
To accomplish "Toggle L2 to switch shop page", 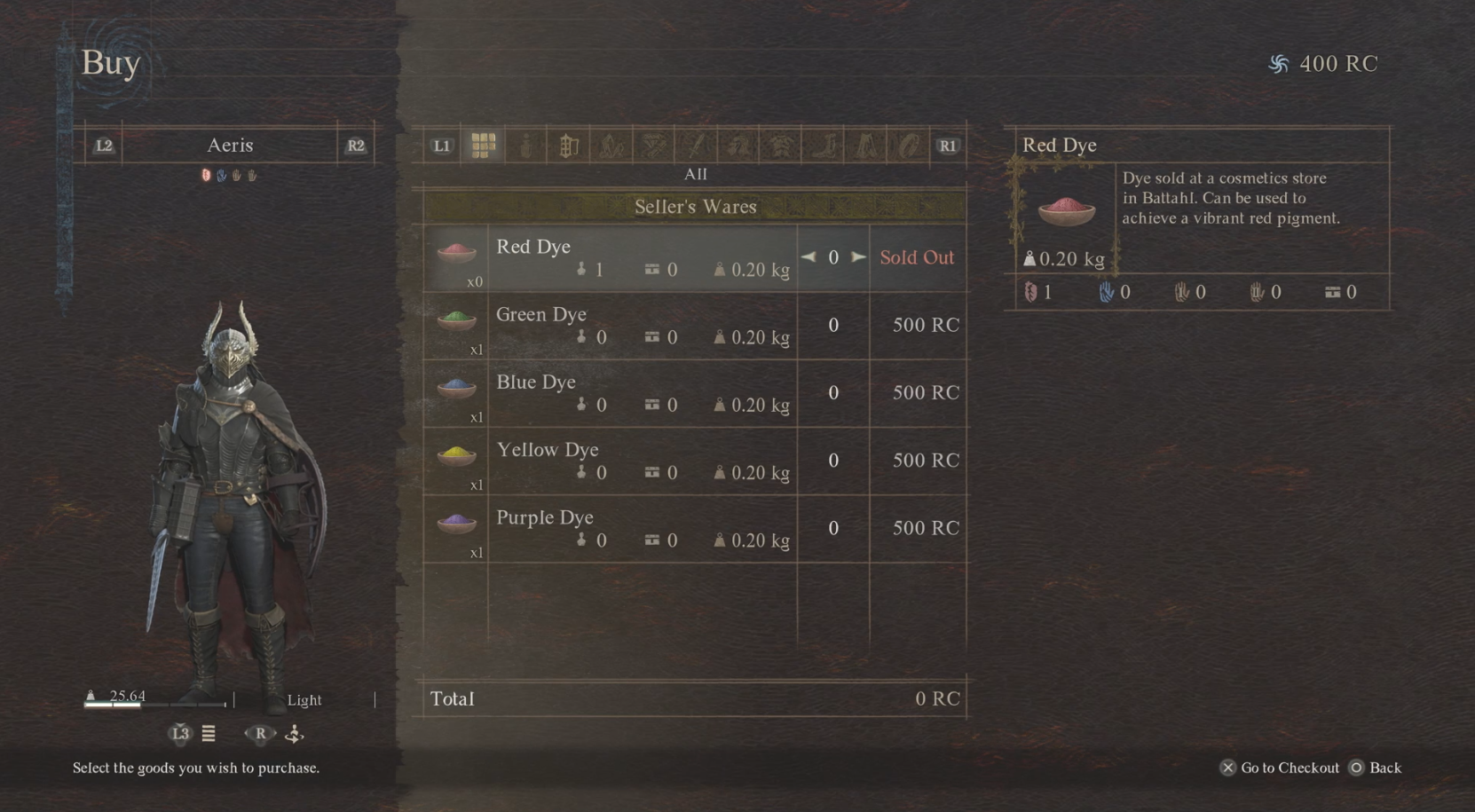I will tap(104, 145).
